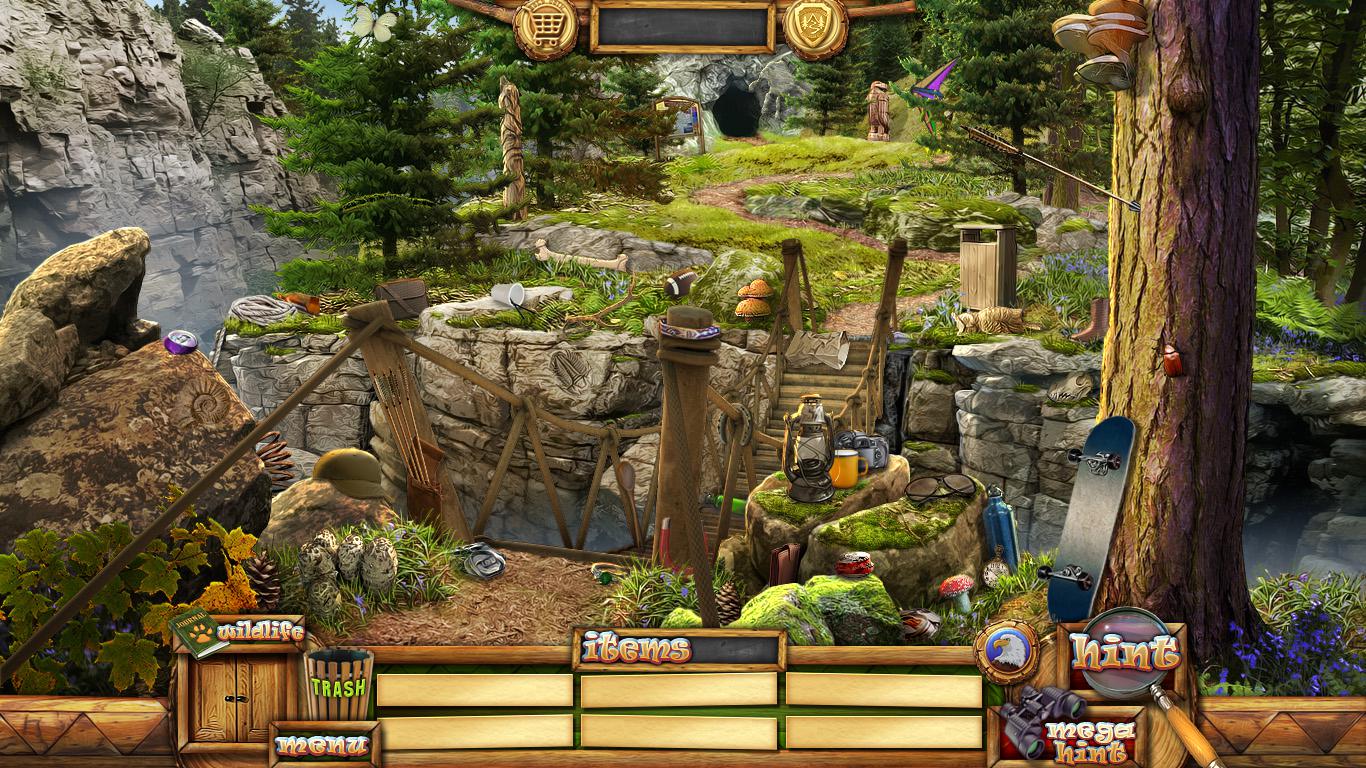Select the trash can
This screenshot has width=1366, height=768.
pyautogui.click(x=339, y=684)
